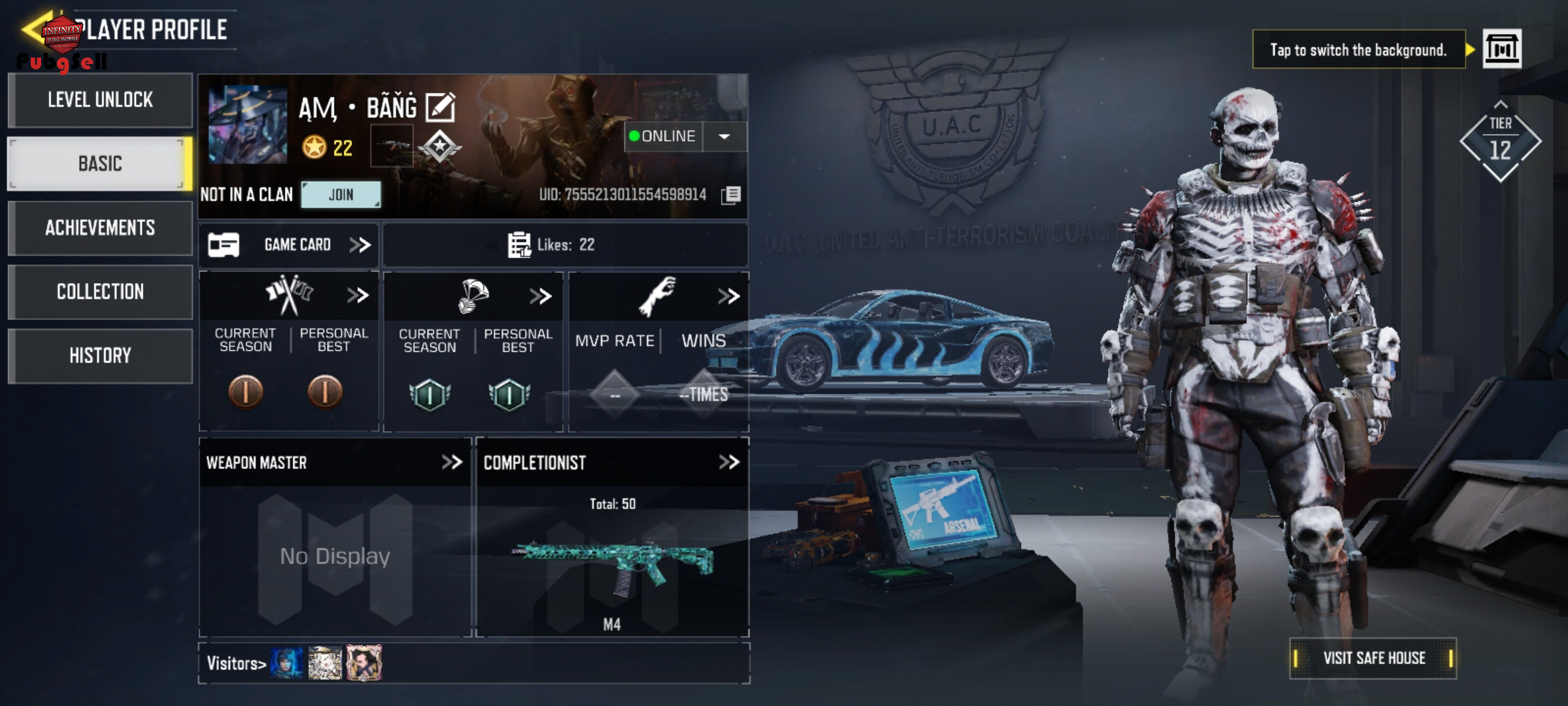This screenshot has height=706, width=1568.
Task: View the Visitors list
Action: (237, 664)
